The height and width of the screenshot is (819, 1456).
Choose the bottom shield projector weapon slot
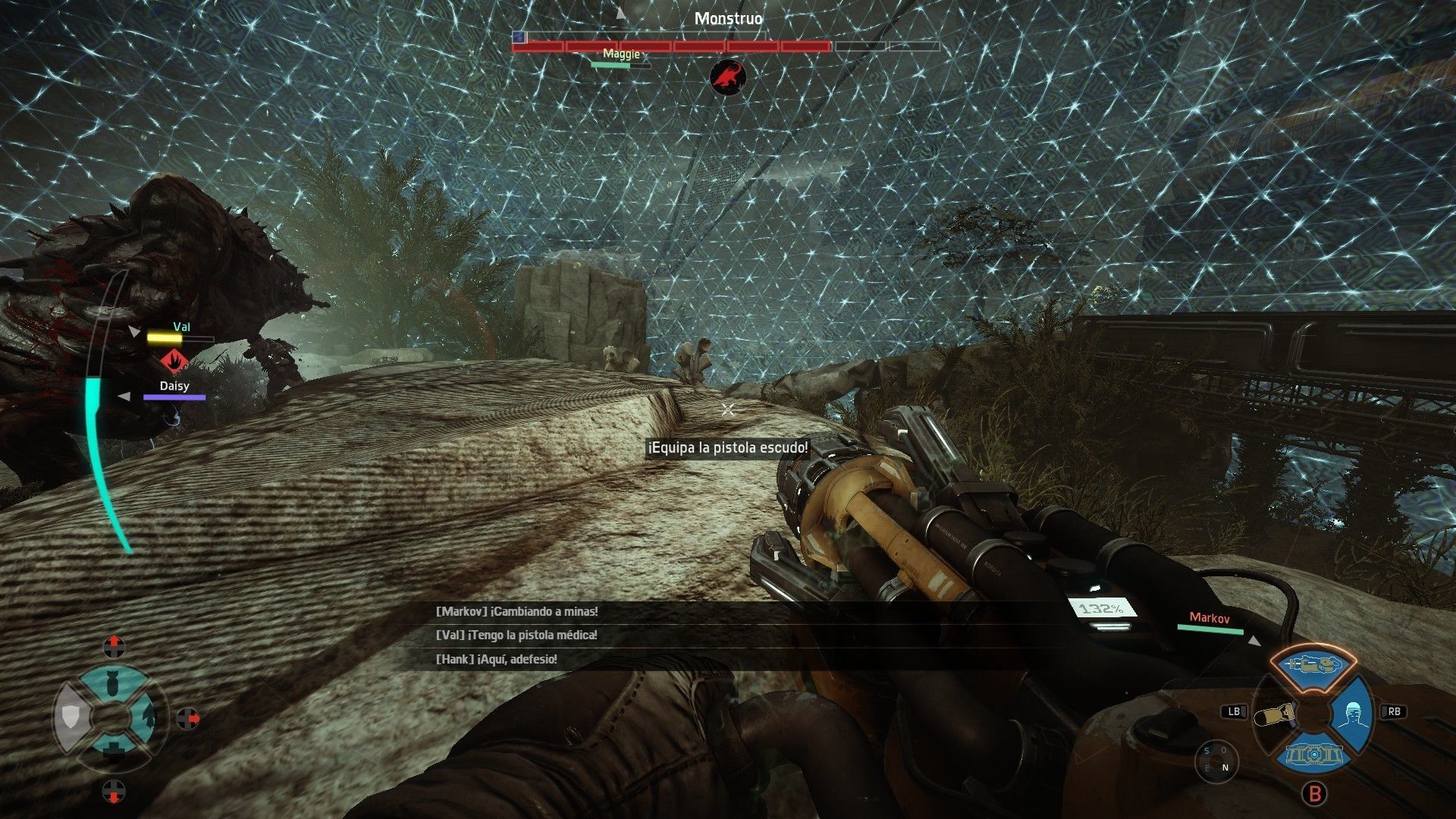click(x=1314, y=754)
